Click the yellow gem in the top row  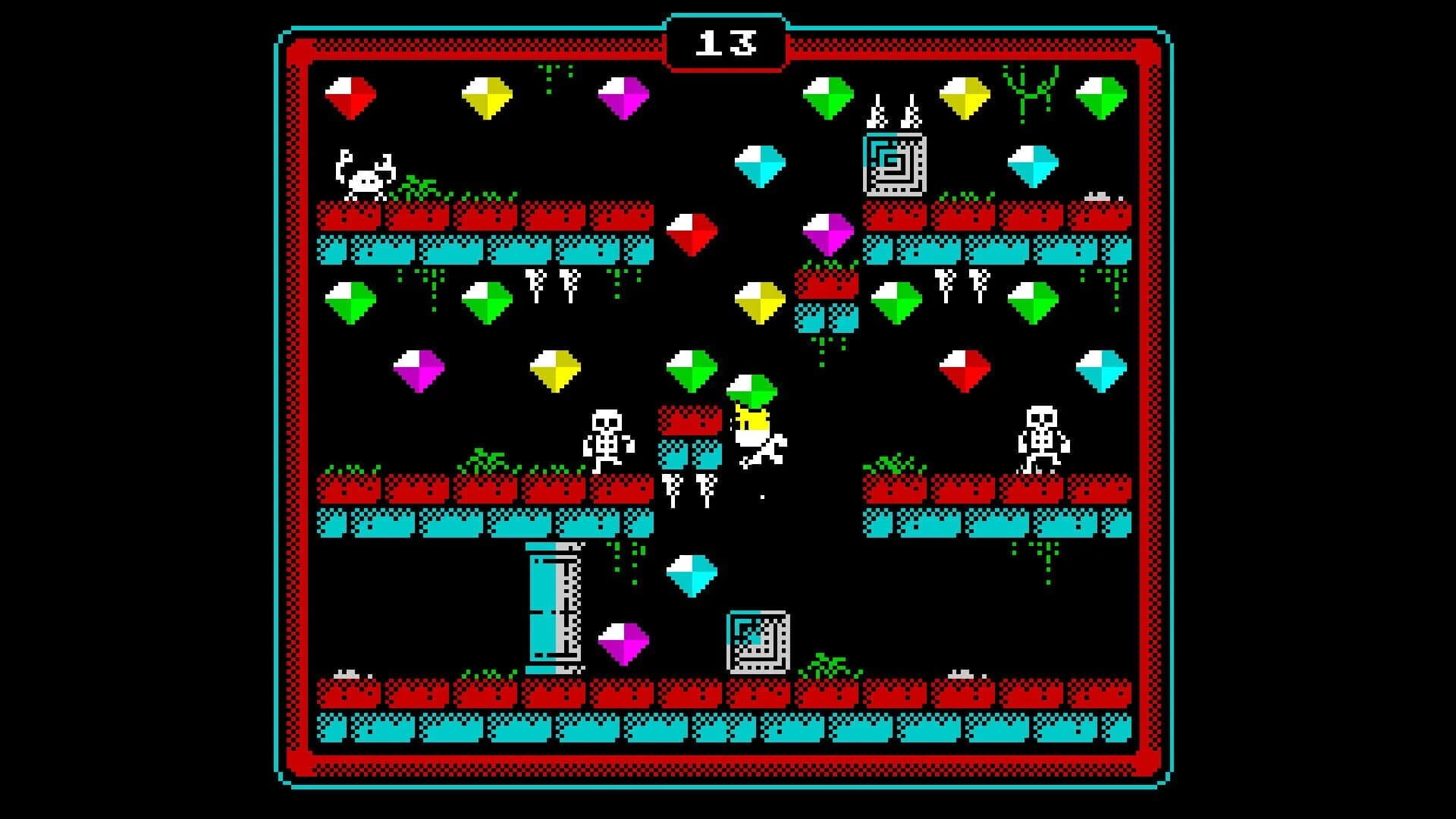tap(485, 95)
